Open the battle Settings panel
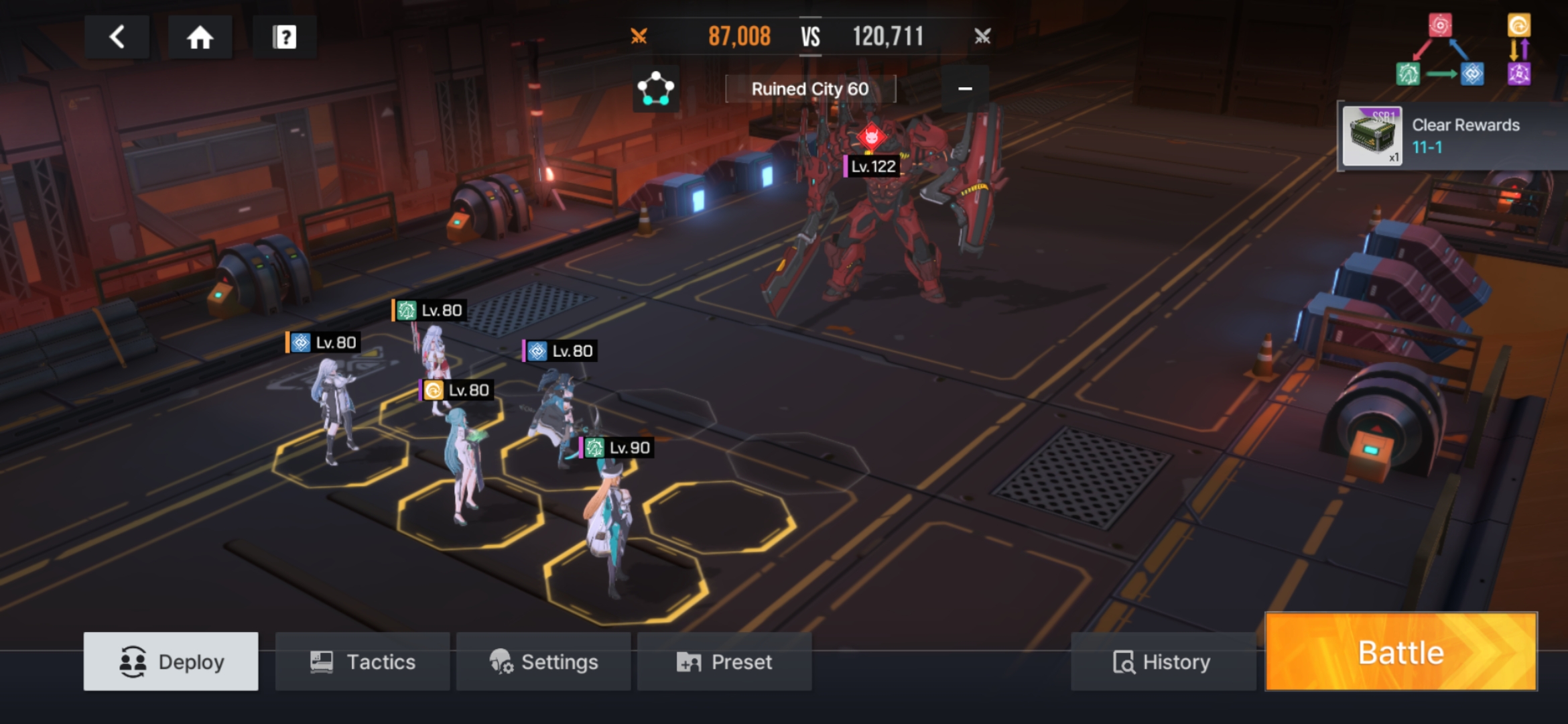The width and height of the screenshot is (1568, 724). [543, 662]
